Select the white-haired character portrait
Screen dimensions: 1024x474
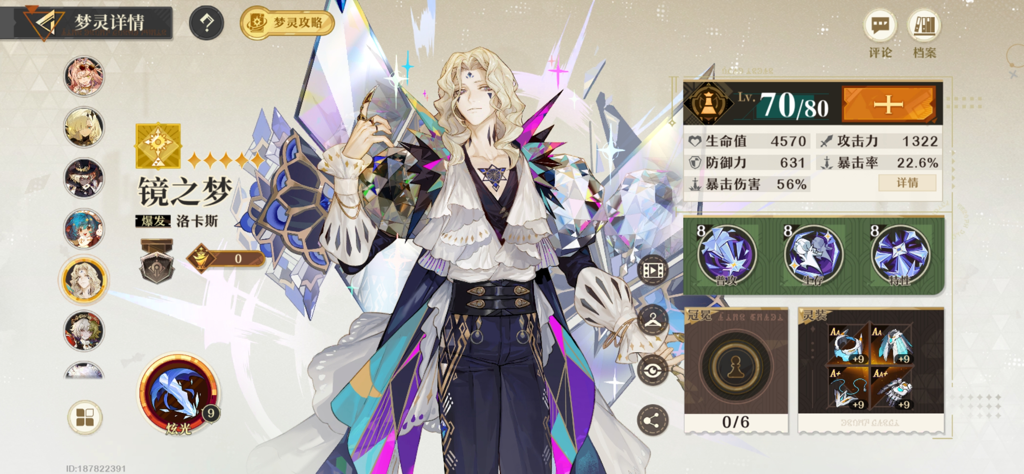pyautogui.click(x=84, y=330)
